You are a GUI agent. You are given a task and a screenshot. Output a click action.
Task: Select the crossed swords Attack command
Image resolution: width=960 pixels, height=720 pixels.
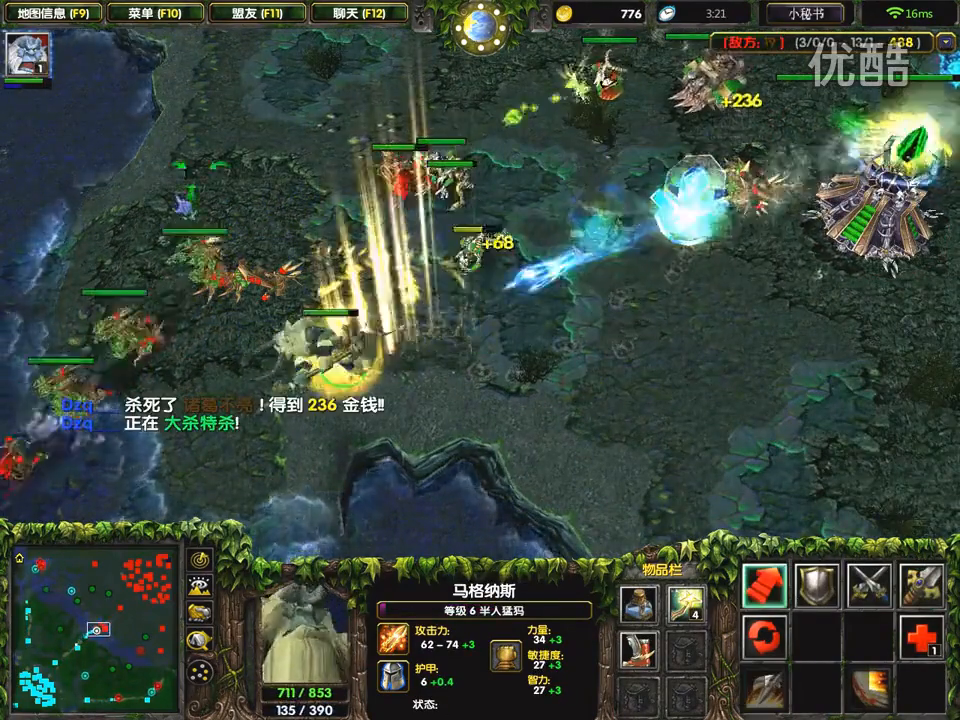pyautogui.click(x=869, y=586)
